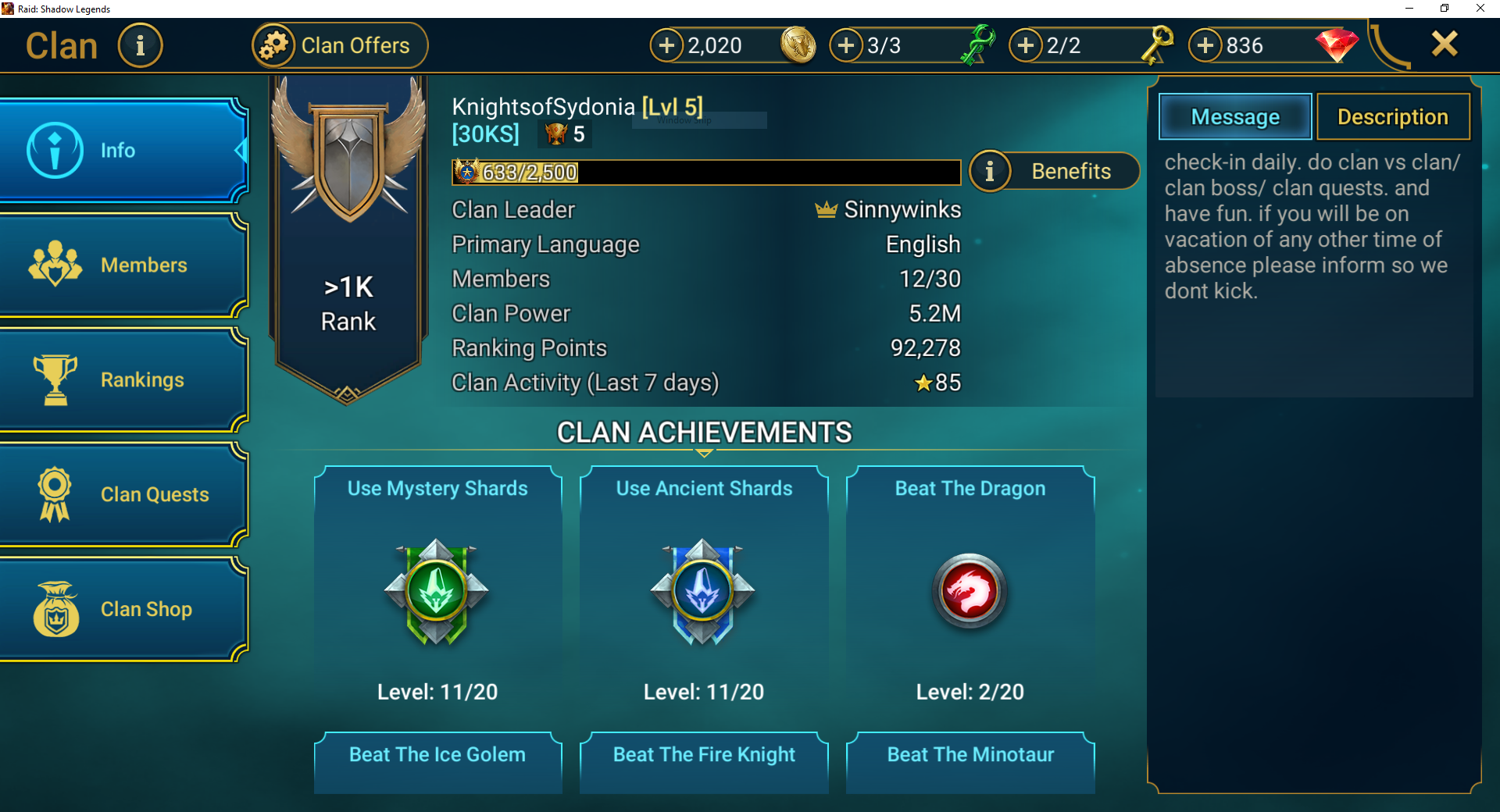Go to Clan Quests
Image resolution: width=1500 pixels, height=812 pixels.
(123, 495)
